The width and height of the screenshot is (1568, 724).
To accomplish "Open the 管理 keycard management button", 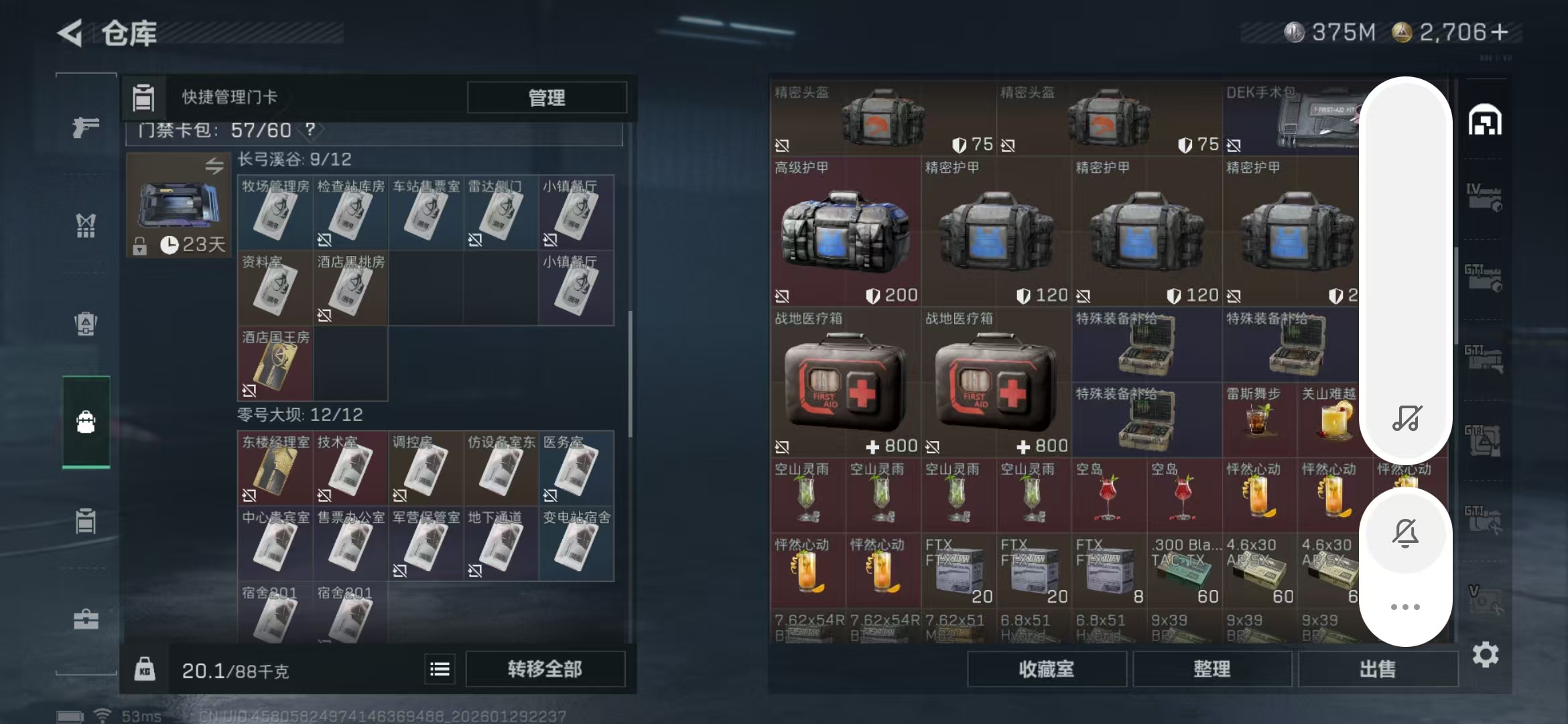I will coord(546,98).
